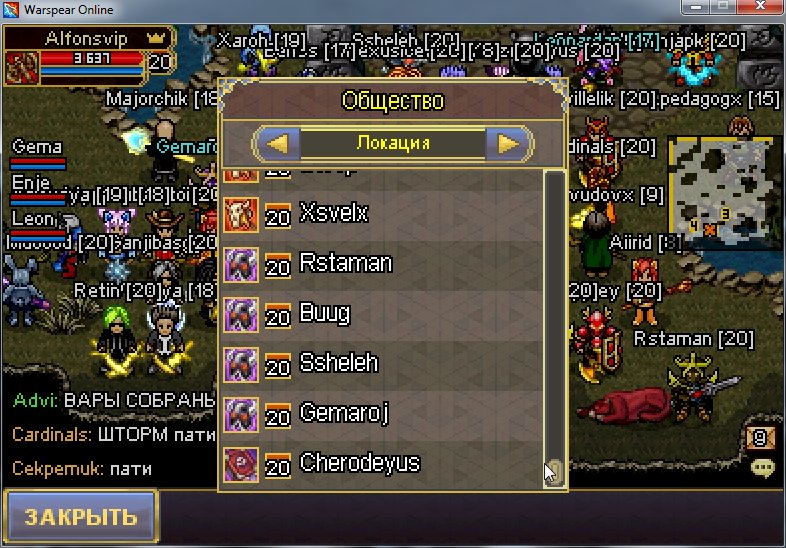The image size is (786, 548).
Task: Open the chat speech bubble icon
Action: click(x=763, y=467)
